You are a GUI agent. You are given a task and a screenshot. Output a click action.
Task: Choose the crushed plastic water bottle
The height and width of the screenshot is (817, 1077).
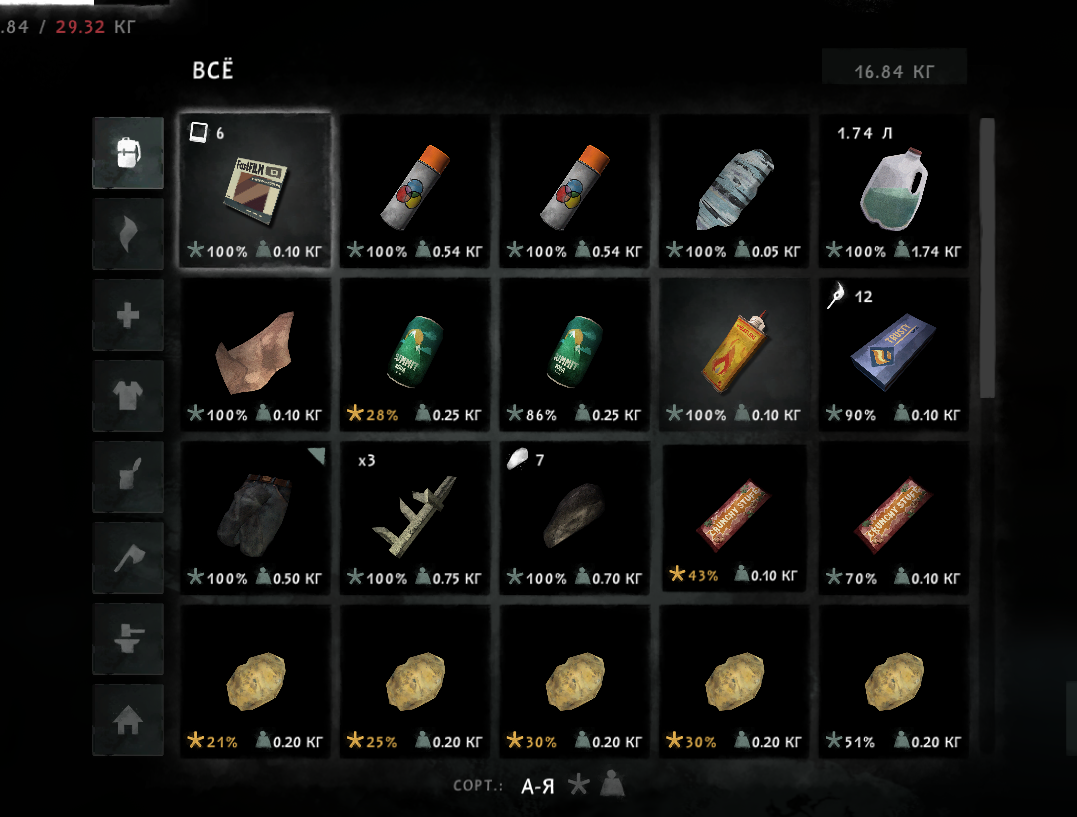(x=734, y=190)
